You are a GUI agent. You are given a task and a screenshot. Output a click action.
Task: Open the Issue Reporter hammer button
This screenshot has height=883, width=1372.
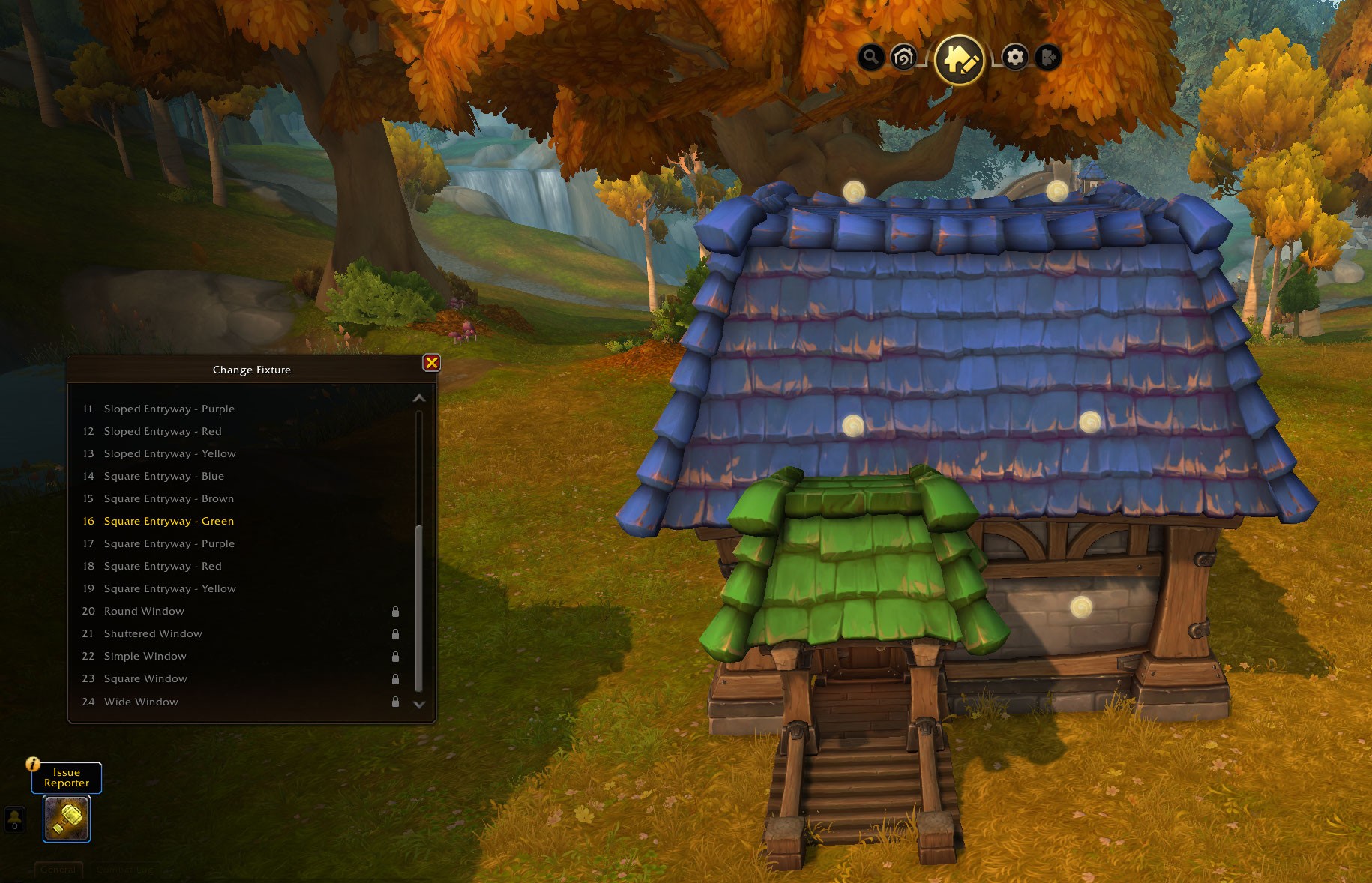click(67, 819)
